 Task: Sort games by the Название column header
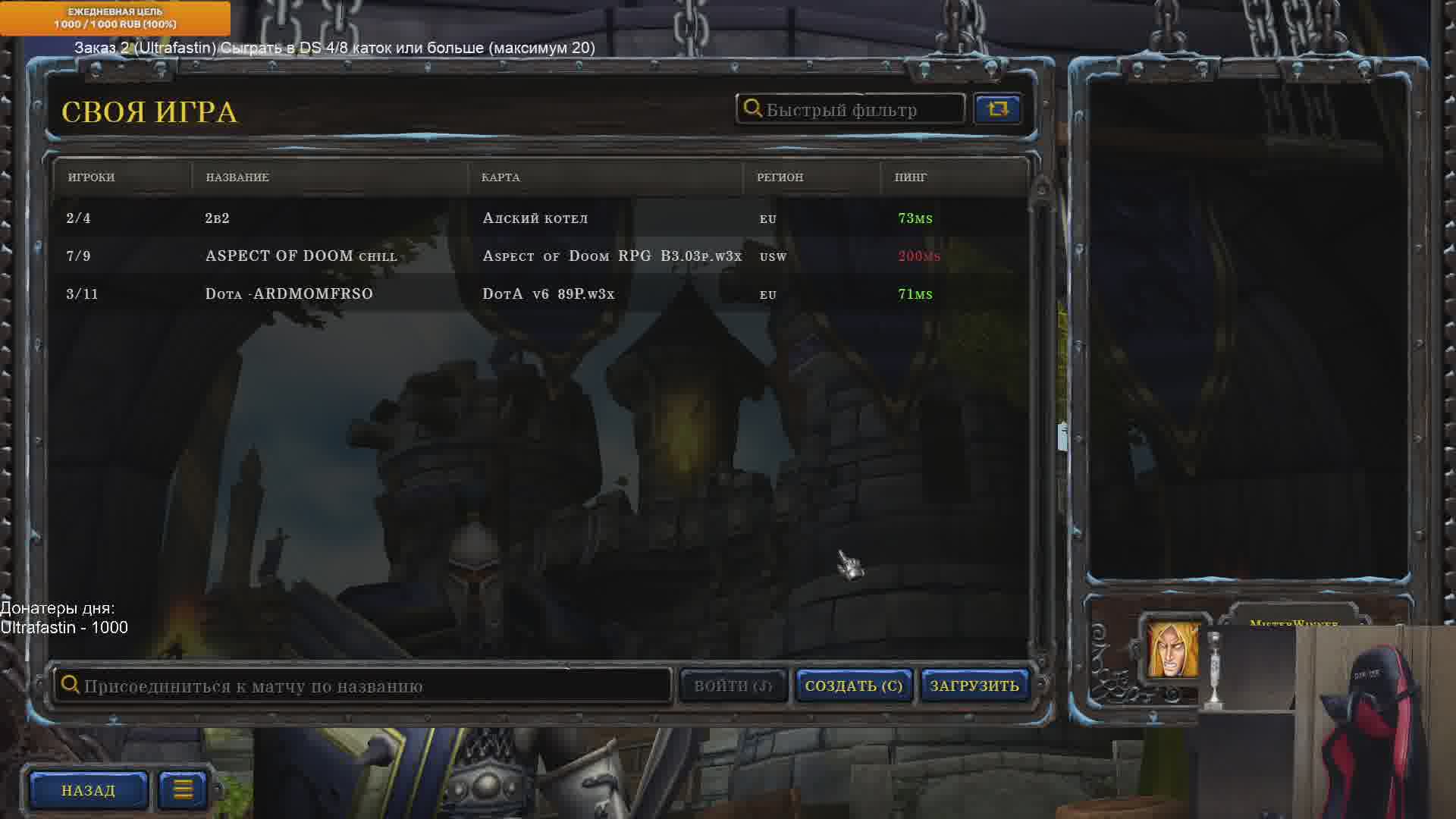pos(237,177)
